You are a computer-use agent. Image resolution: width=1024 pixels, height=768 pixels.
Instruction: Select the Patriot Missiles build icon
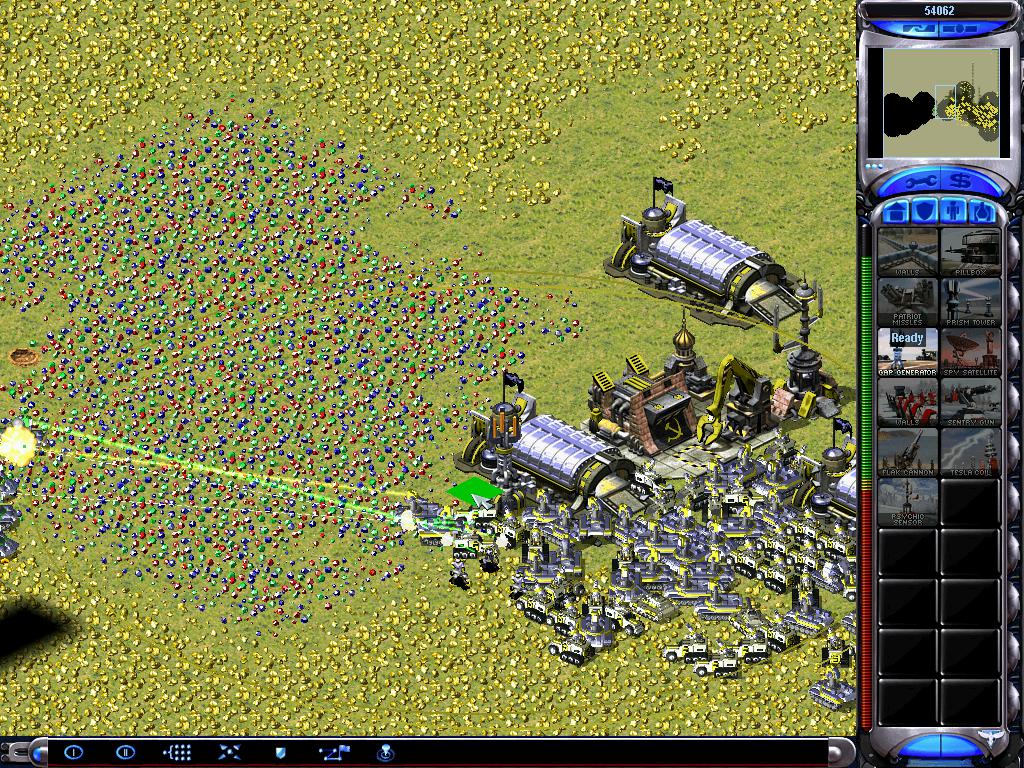pyautogui.click(x=908, y=302)
